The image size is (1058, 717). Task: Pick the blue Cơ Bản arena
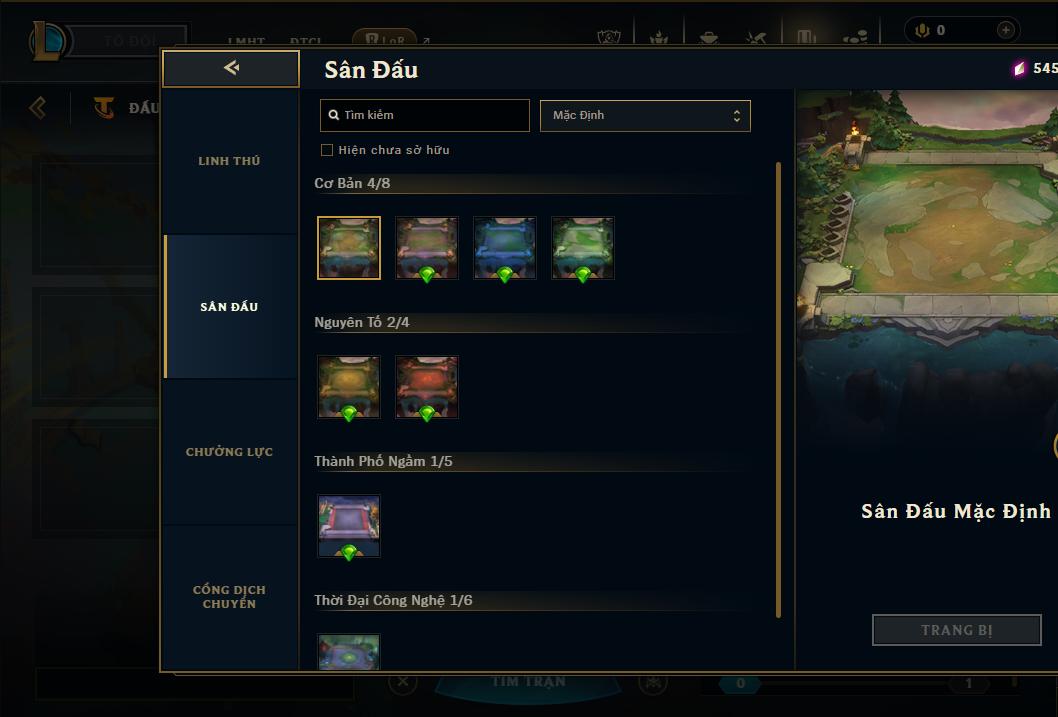click(505, 248)
